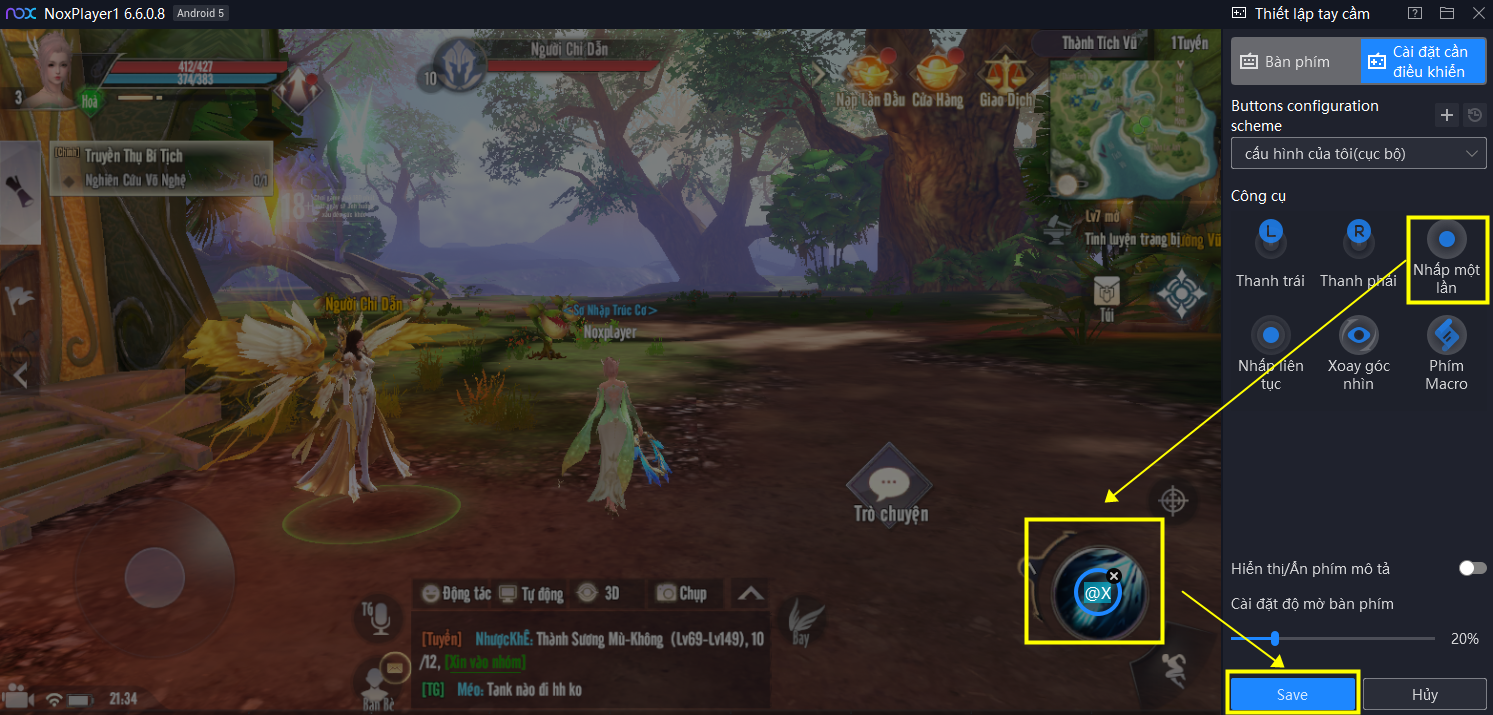Screen dimensions: 1493x715
Task: Save the key mapping configuration
Action: pyautogui.click(x=1292, y=694)
